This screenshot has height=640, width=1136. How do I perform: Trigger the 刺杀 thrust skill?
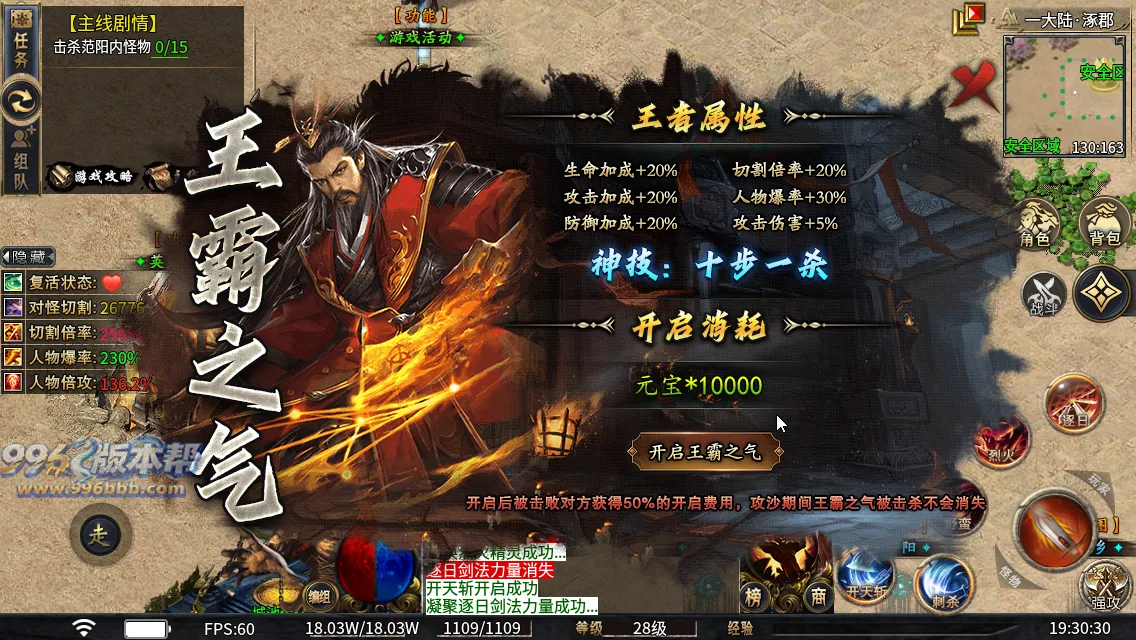tap(943, 582)
